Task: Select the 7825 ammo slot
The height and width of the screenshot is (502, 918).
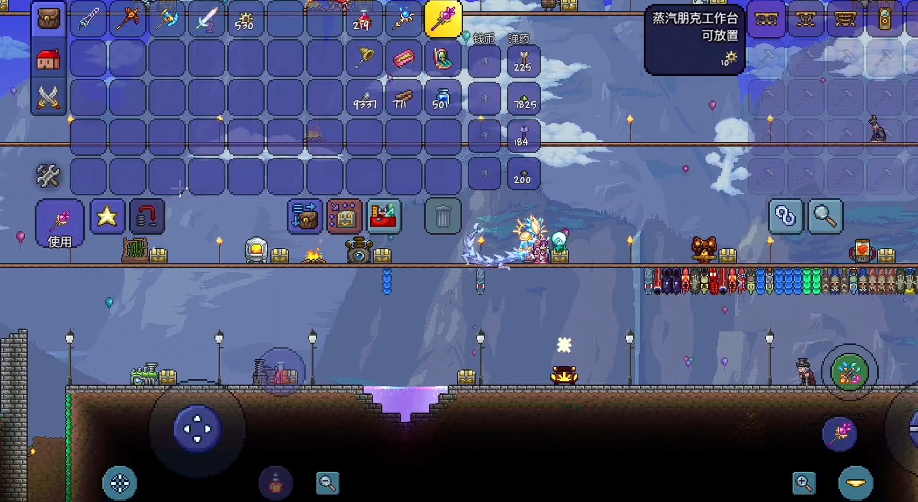Action: point(523,98)
